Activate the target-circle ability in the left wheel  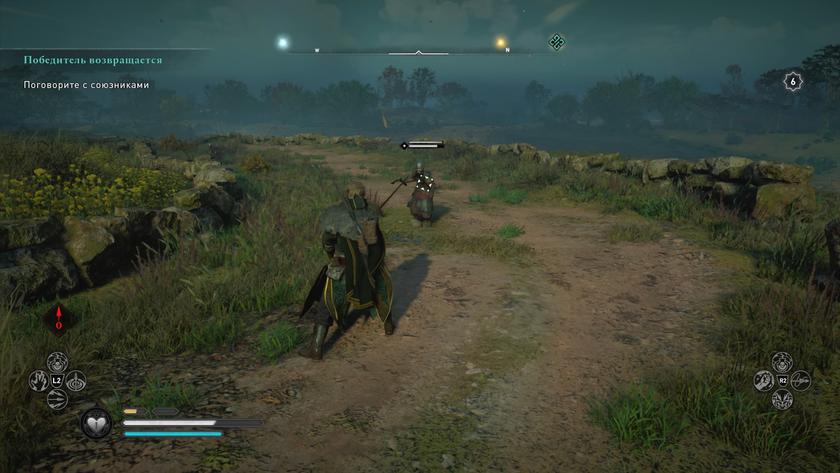(x=76, y=381)
